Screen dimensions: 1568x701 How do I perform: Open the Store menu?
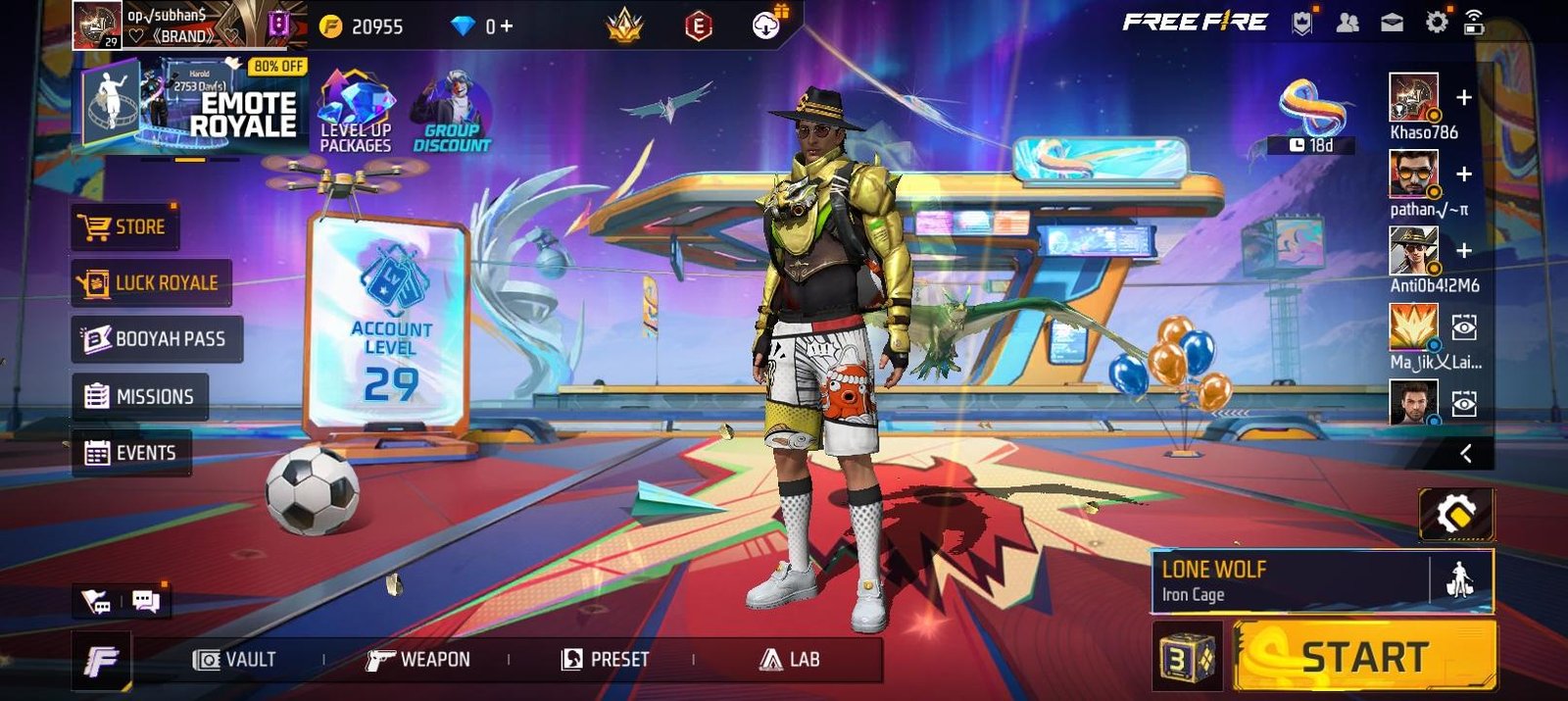pos(125,227)
